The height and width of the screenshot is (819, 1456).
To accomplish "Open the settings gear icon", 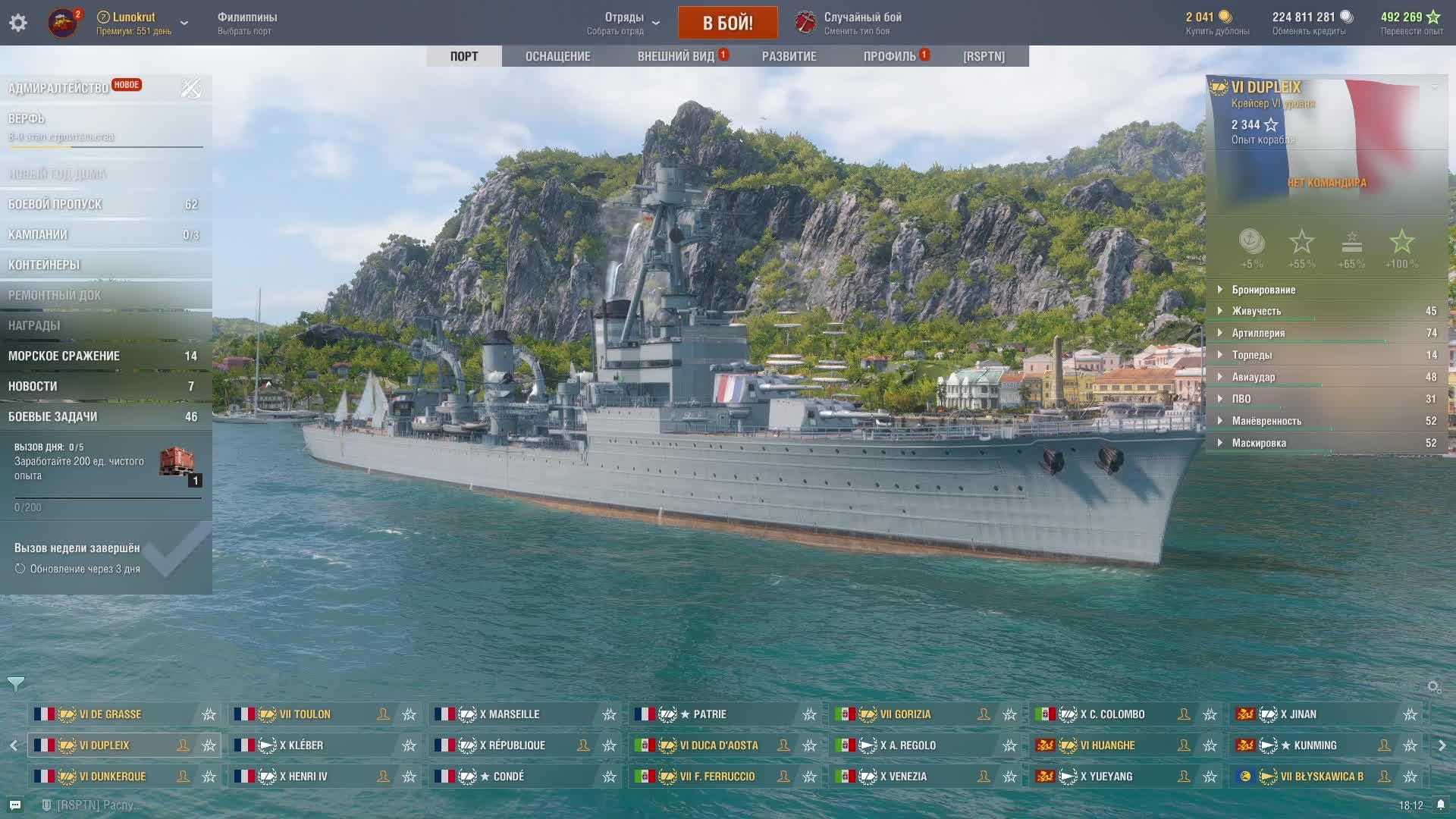I will 18,23.
